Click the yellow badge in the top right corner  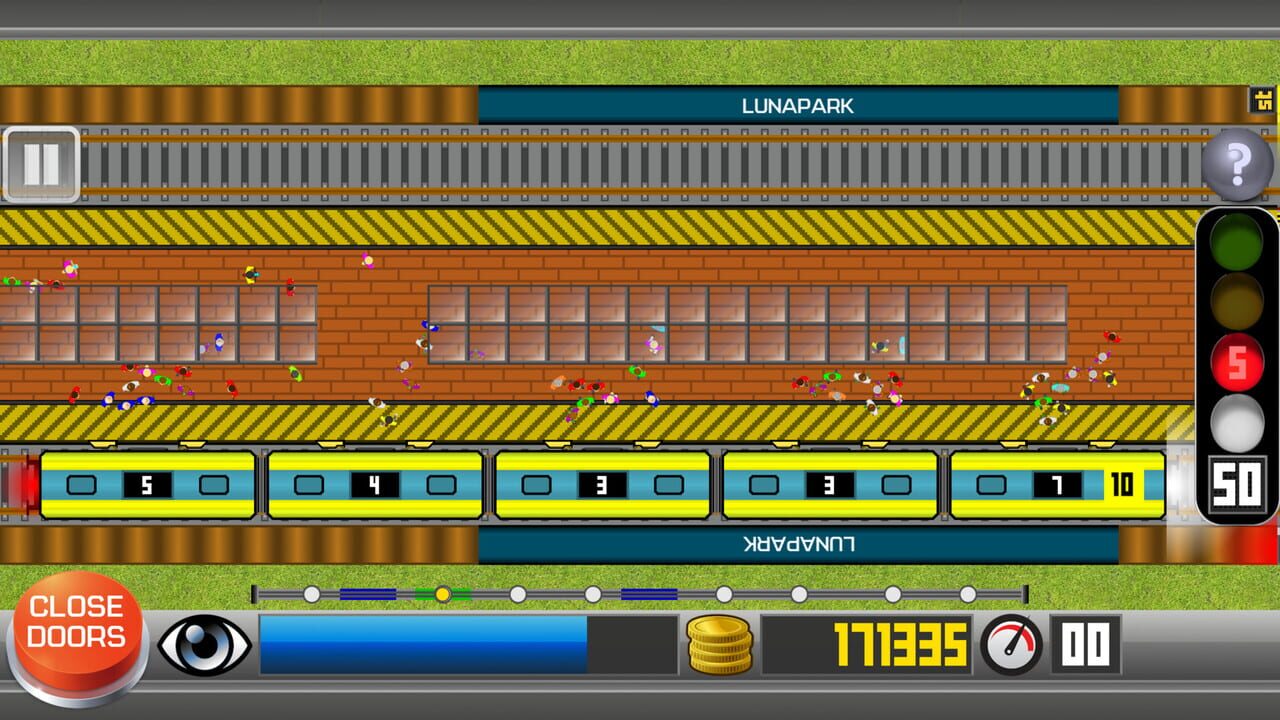[1263, 100]
